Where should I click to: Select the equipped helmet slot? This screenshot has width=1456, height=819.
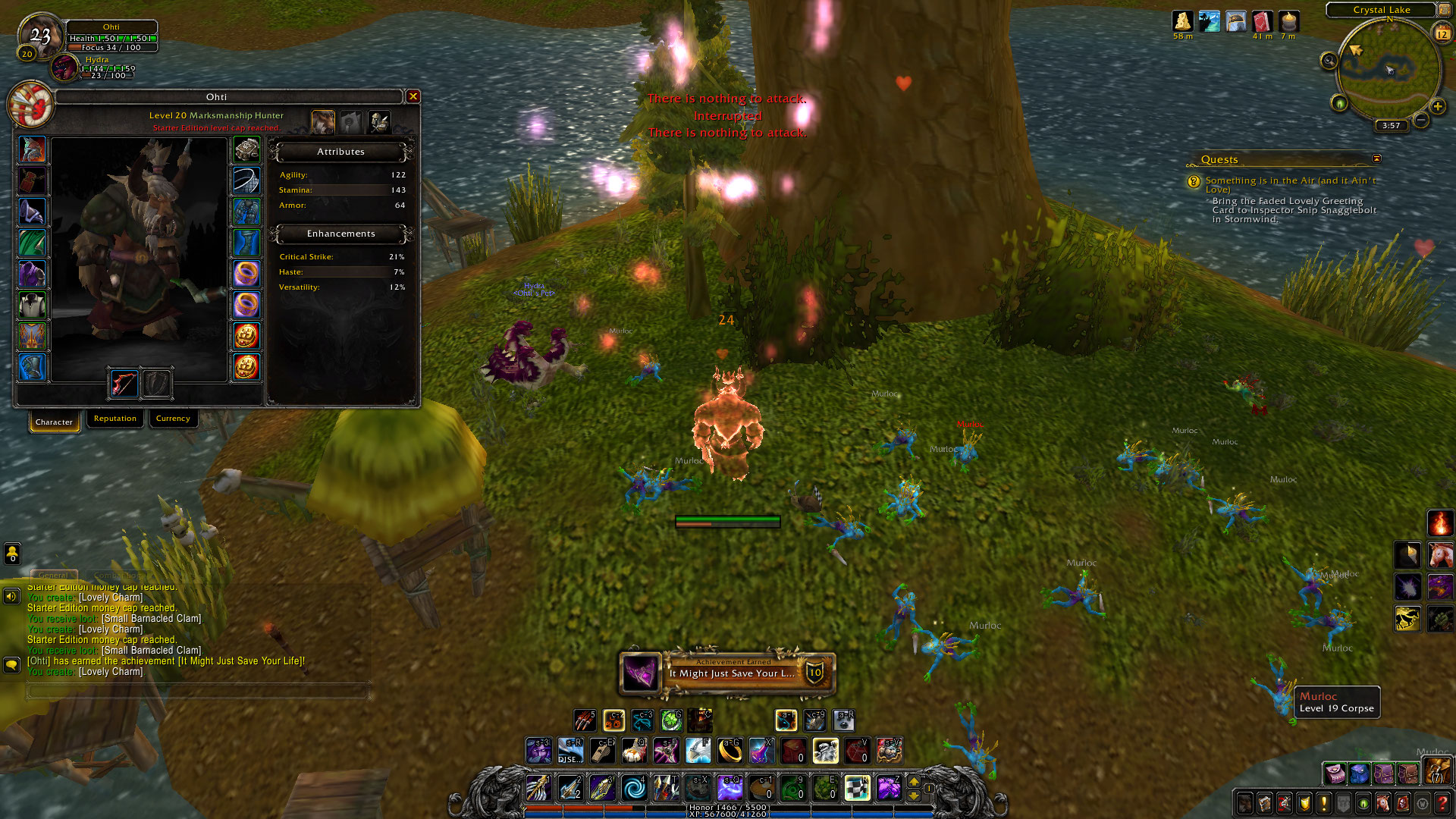tap(33, 150)
